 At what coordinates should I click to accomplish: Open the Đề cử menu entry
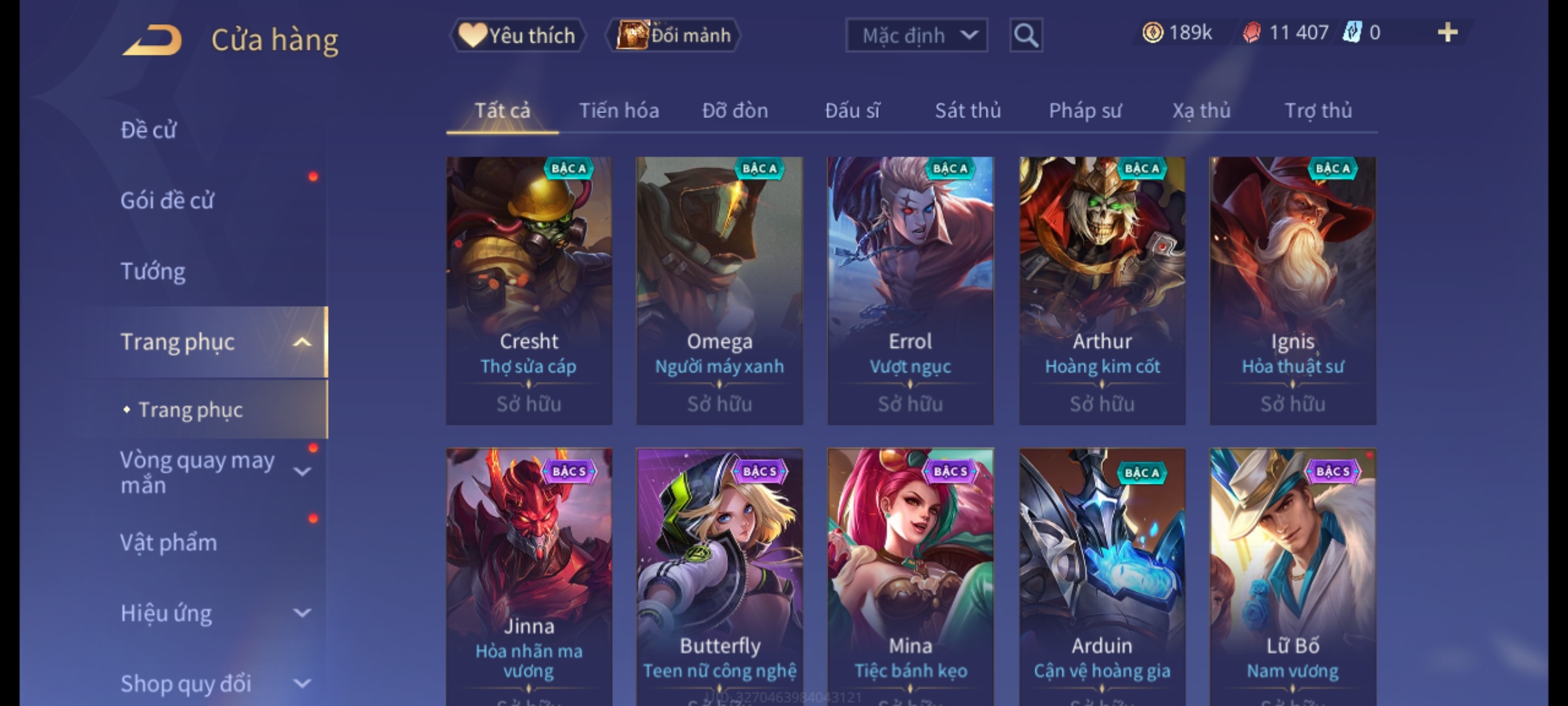[x=149, y=130]
